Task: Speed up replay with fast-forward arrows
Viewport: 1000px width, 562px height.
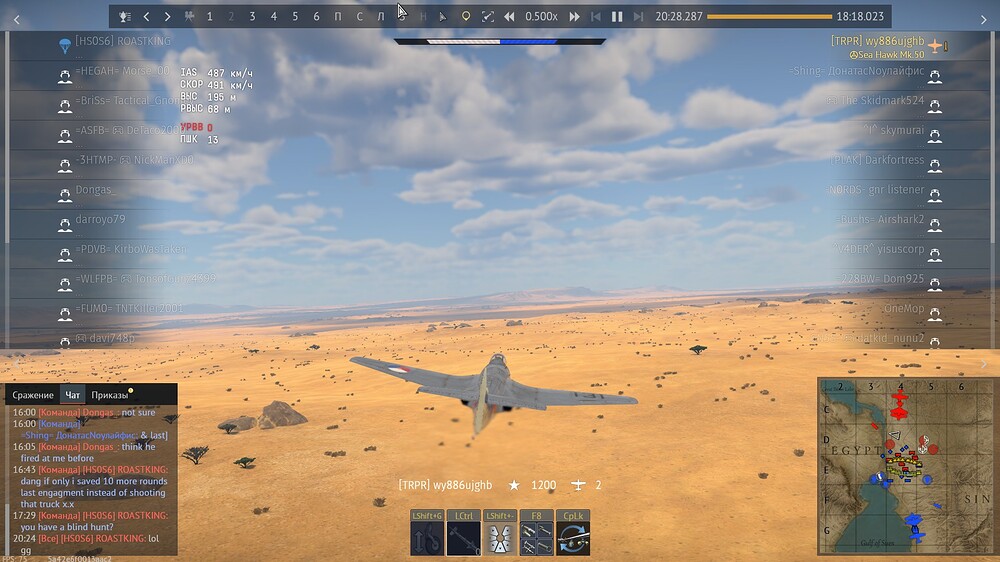Action: pyautogui.click(x=574, y=17)
